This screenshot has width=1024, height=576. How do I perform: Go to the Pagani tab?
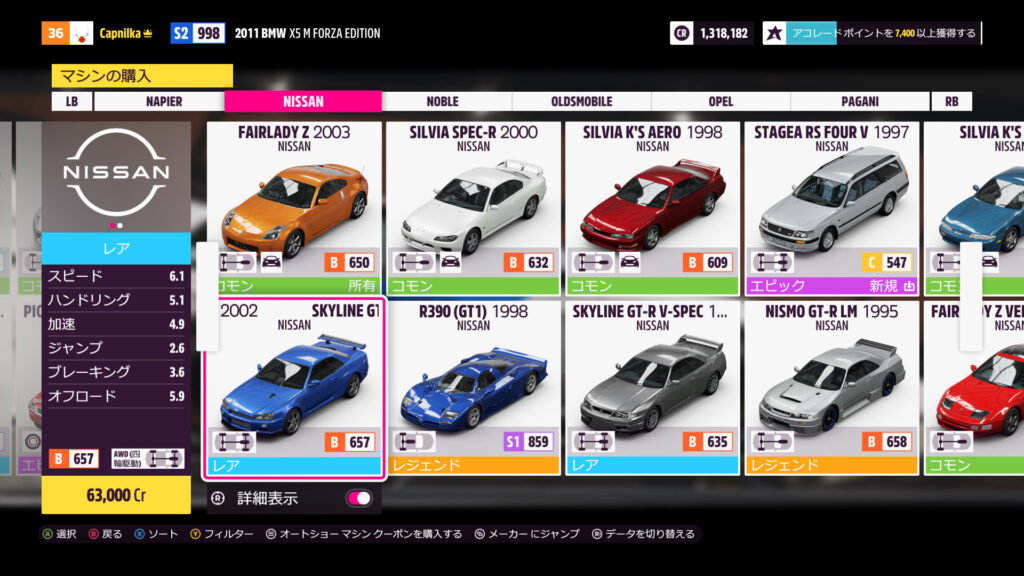click(x=860, y=101)
